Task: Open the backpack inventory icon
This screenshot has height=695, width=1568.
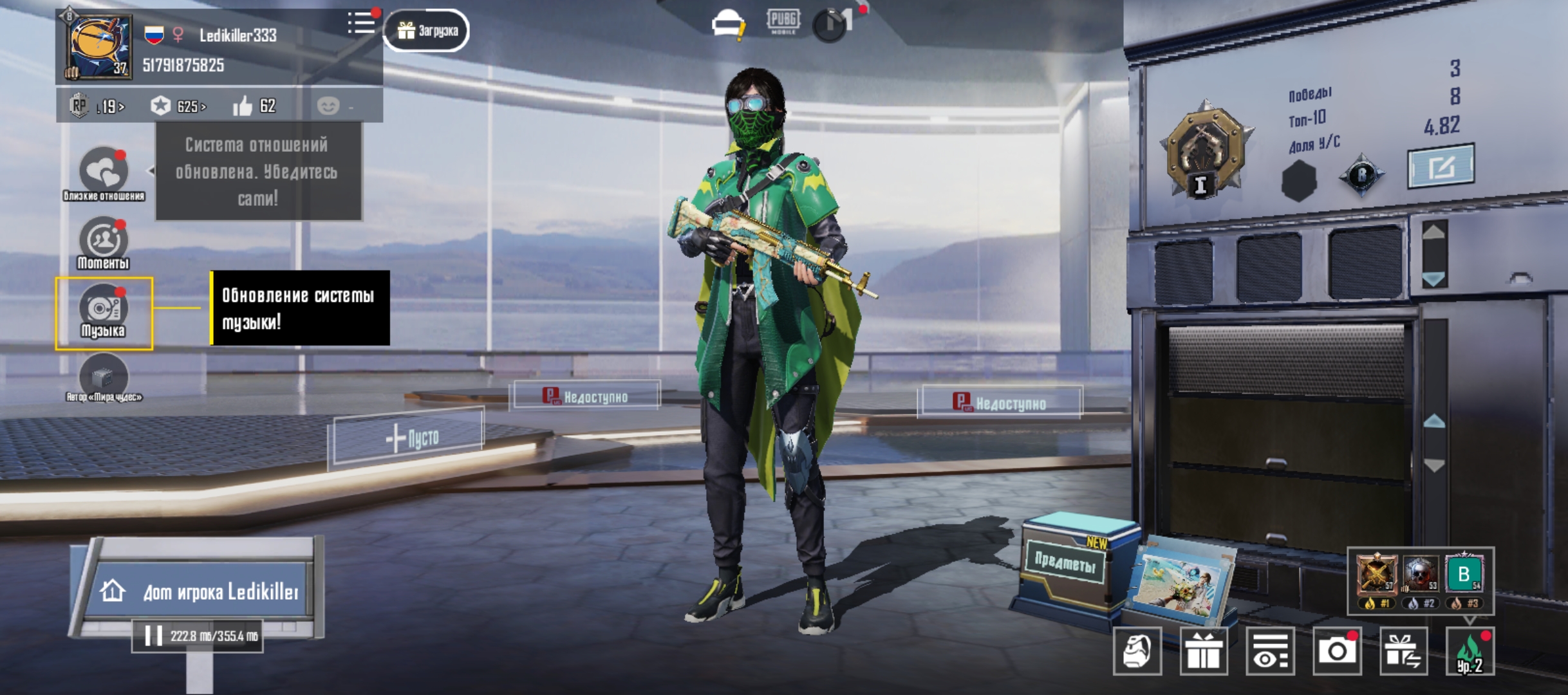Action: [1137, 651]
